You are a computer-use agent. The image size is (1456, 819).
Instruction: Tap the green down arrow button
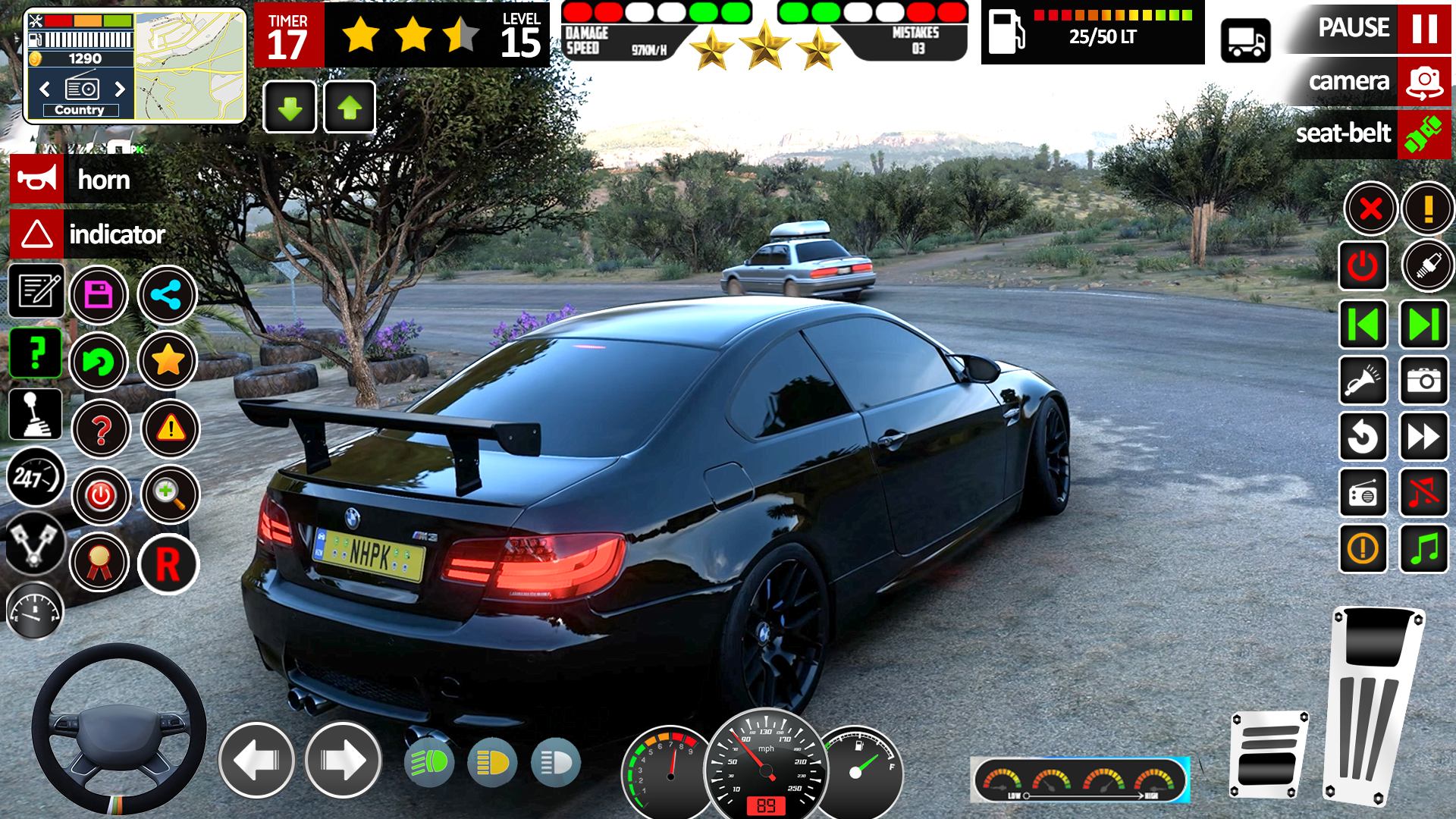(x=290, y=108)
